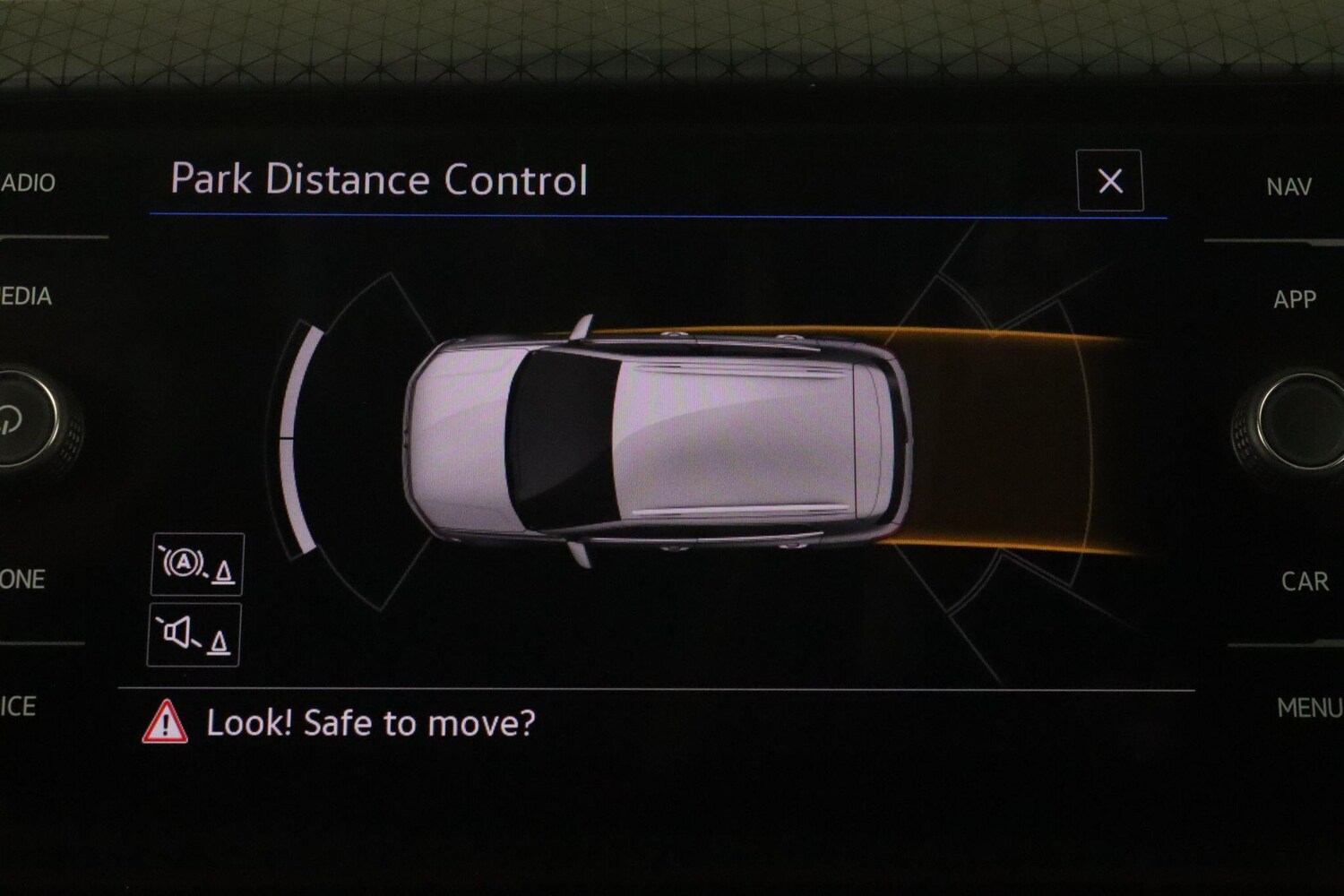Viewport: 1344px width, 896px height.
Task: Switch to the Radio source
Action: pyautogui.click(x=29, y=184)
